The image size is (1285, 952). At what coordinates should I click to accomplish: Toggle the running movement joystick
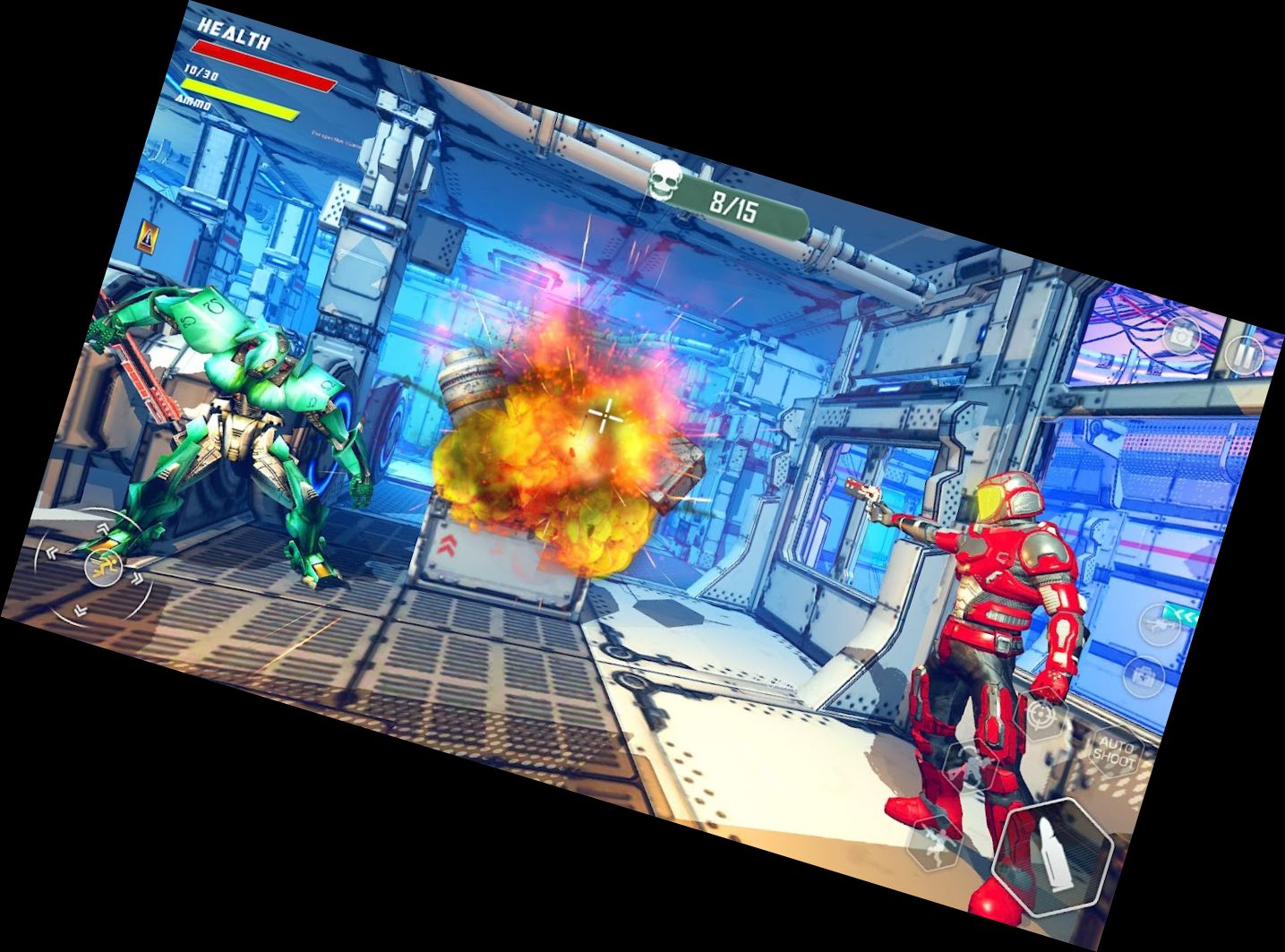pyautogui.click(x=104, y=567)
